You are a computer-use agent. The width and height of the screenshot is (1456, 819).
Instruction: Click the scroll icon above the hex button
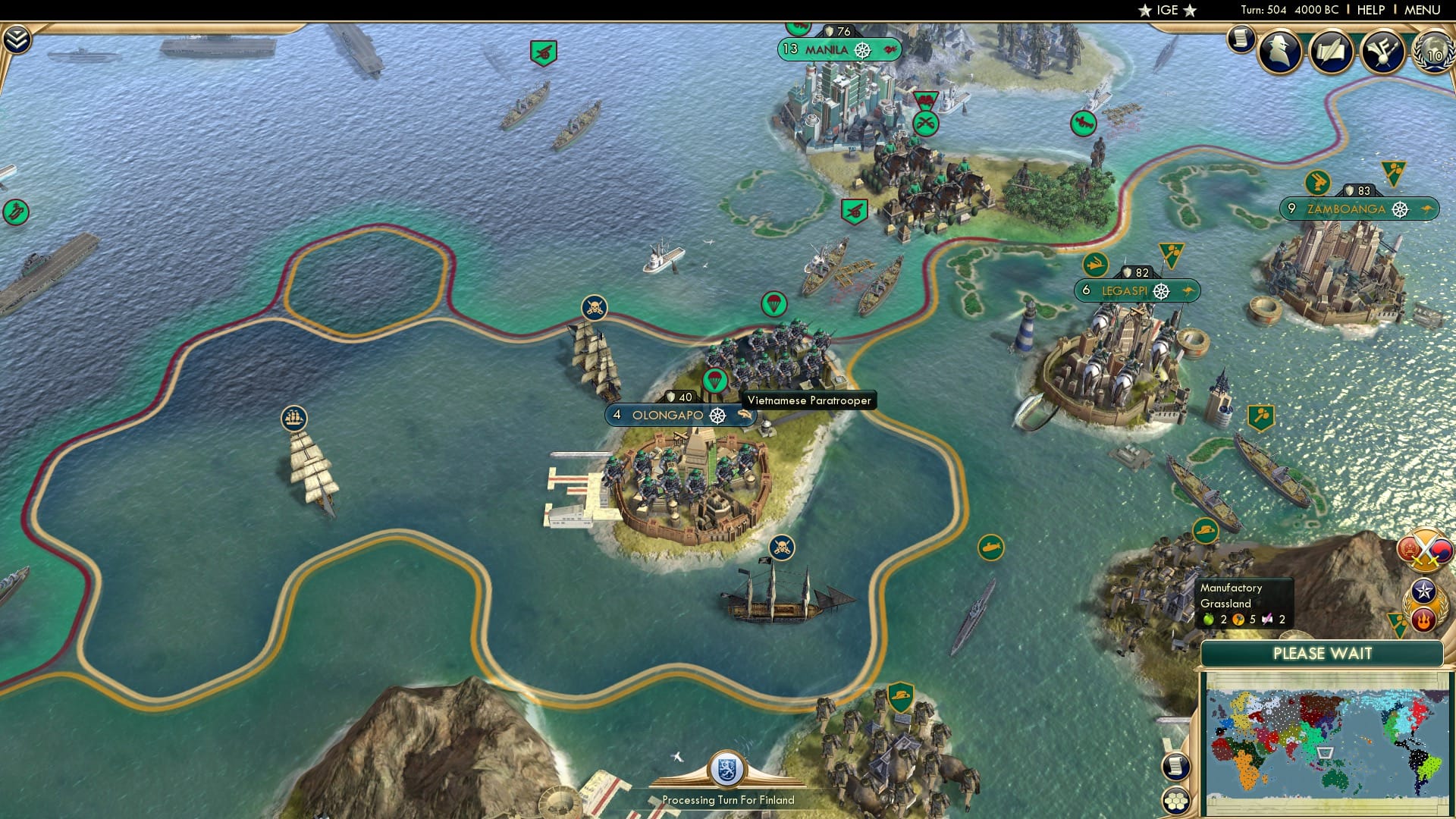pos(1175,767)
